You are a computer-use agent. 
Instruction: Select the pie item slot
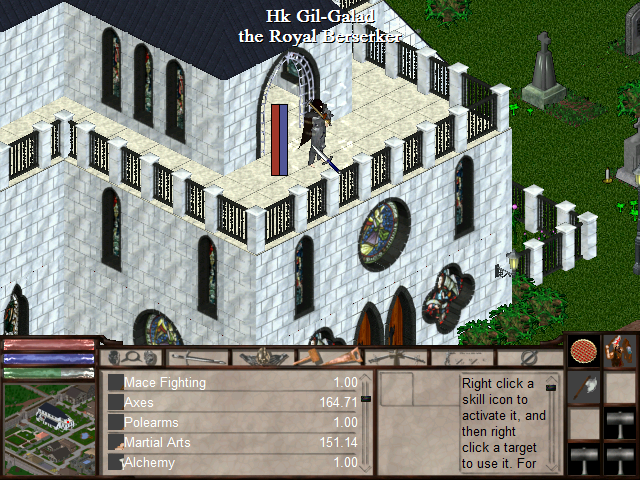click(x=583, y=353)
